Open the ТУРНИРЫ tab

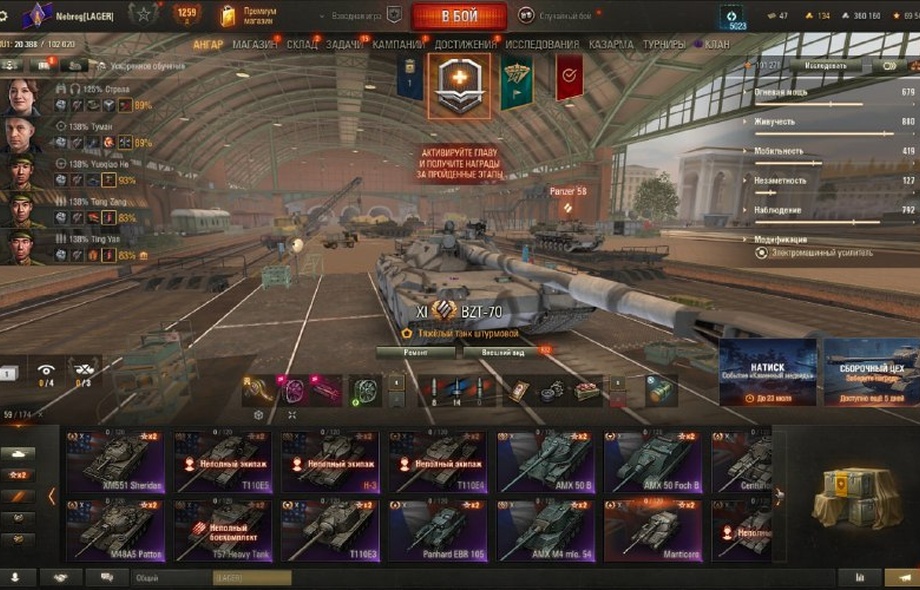point(664,45)
